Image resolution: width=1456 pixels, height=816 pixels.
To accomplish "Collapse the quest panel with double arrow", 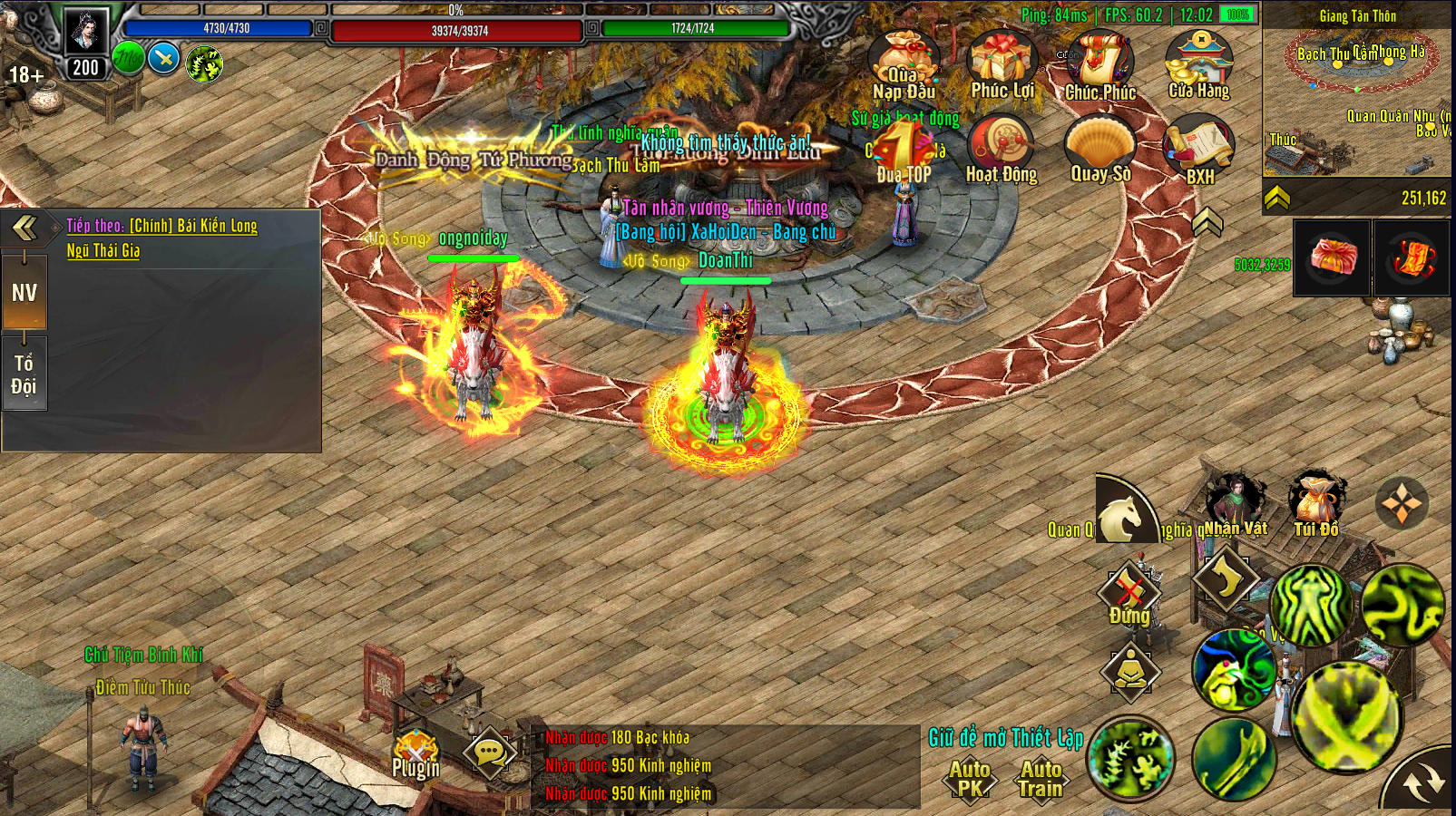I will pyautogui.click(x=25, y=228).
